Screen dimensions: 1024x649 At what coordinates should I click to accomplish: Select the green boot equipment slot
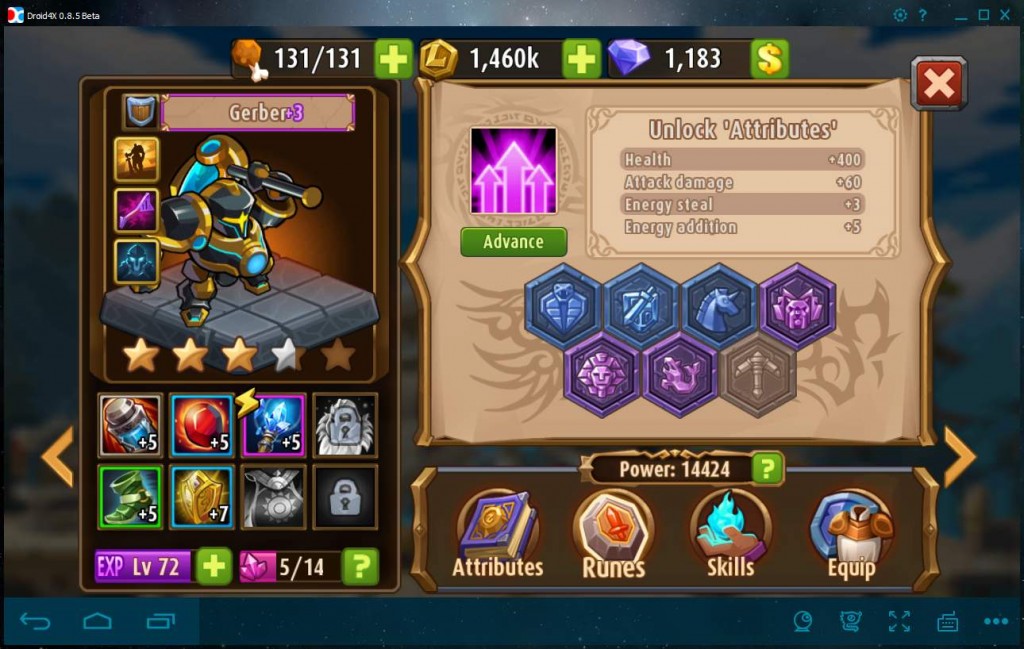(130, 497)
